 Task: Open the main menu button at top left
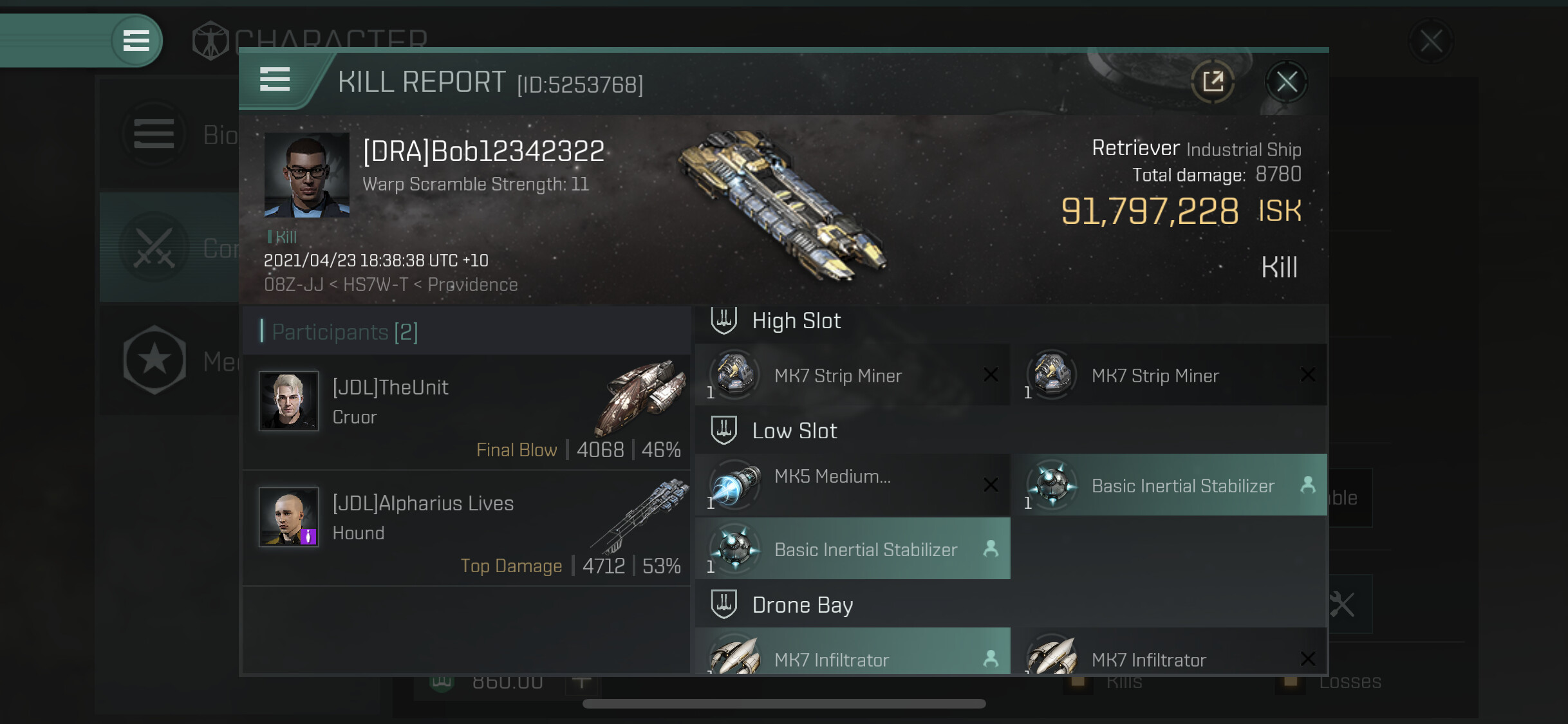[x=136, y=41]
